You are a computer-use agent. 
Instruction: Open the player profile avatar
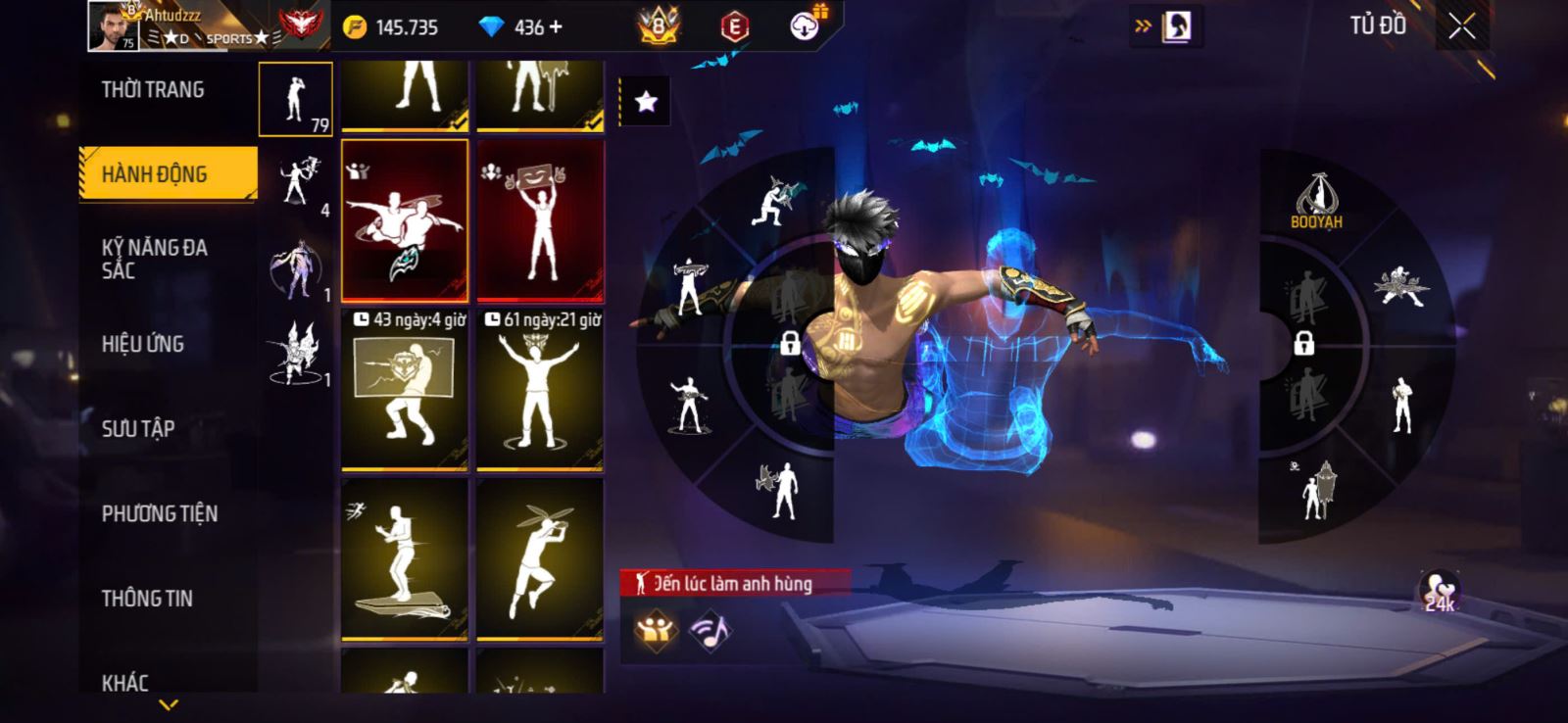(x=113, y=26)
